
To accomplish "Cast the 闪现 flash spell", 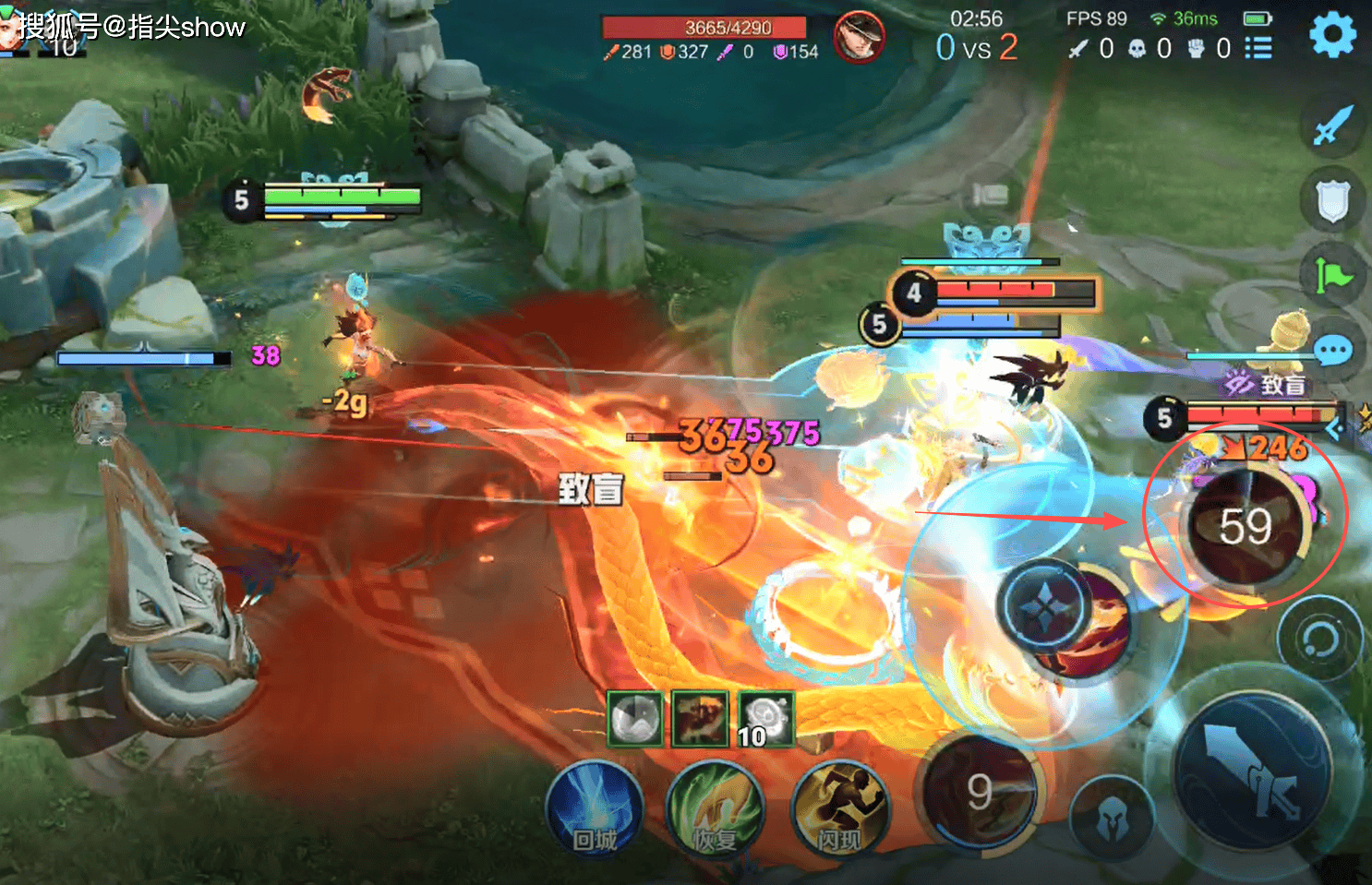I will (839, 810).
